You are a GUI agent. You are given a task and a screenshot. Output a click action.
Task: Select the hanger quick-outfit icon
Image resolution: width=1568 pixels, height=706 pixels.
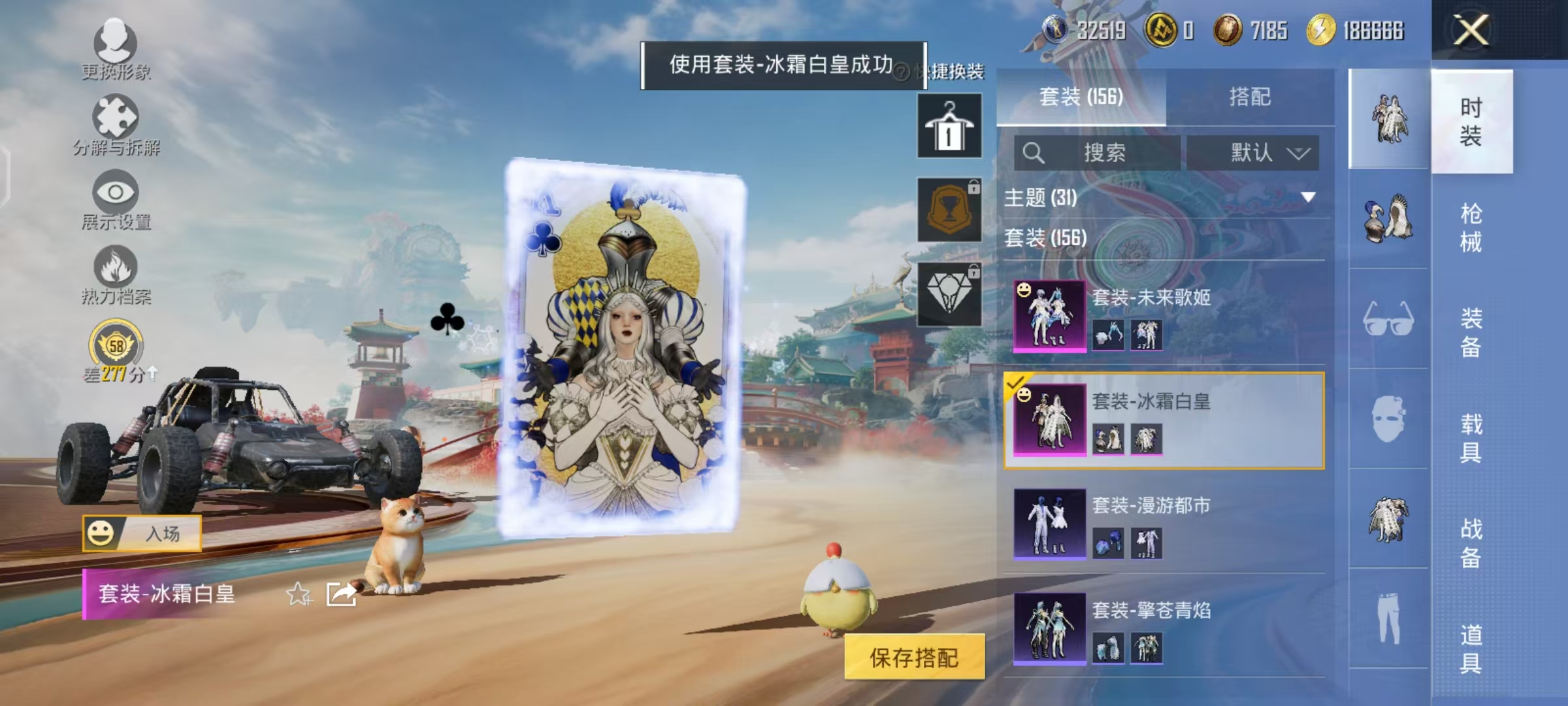tap(949, 124)
